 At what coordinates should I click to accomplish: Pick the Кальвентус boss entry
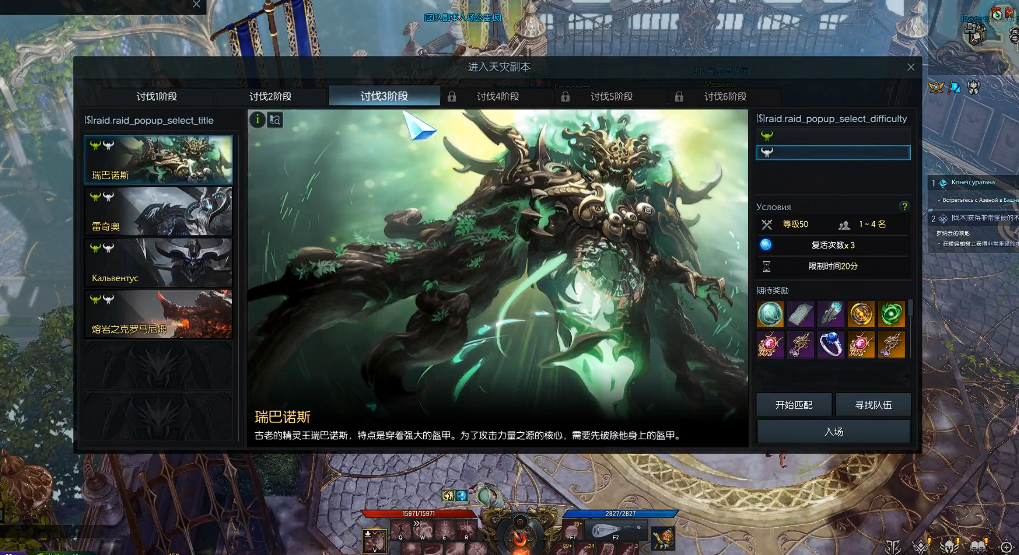point(159,262)
